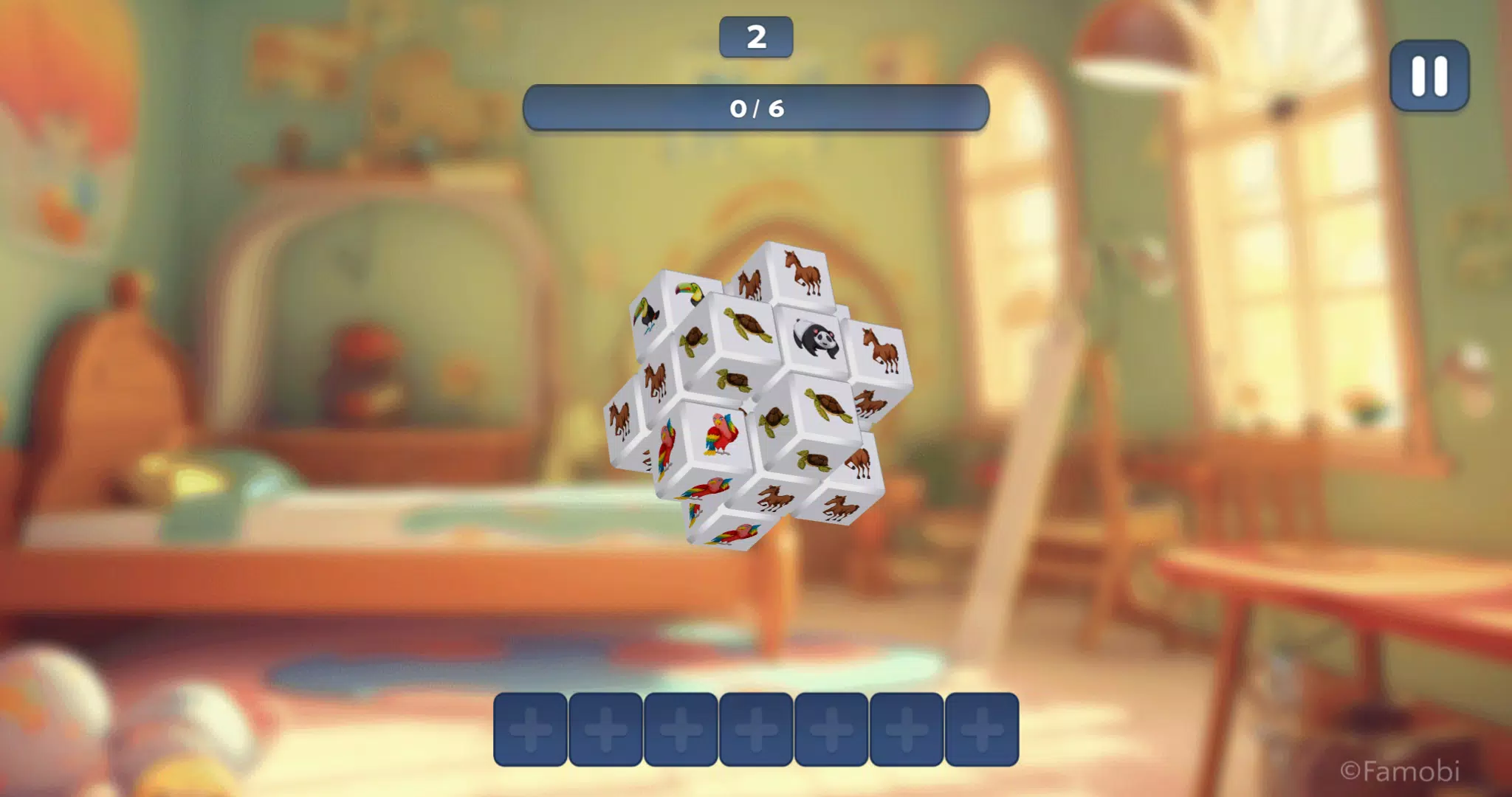Select the turtle tile near the cube center
The width and height of the screenshot is (1512, 797).
[776, 418]
